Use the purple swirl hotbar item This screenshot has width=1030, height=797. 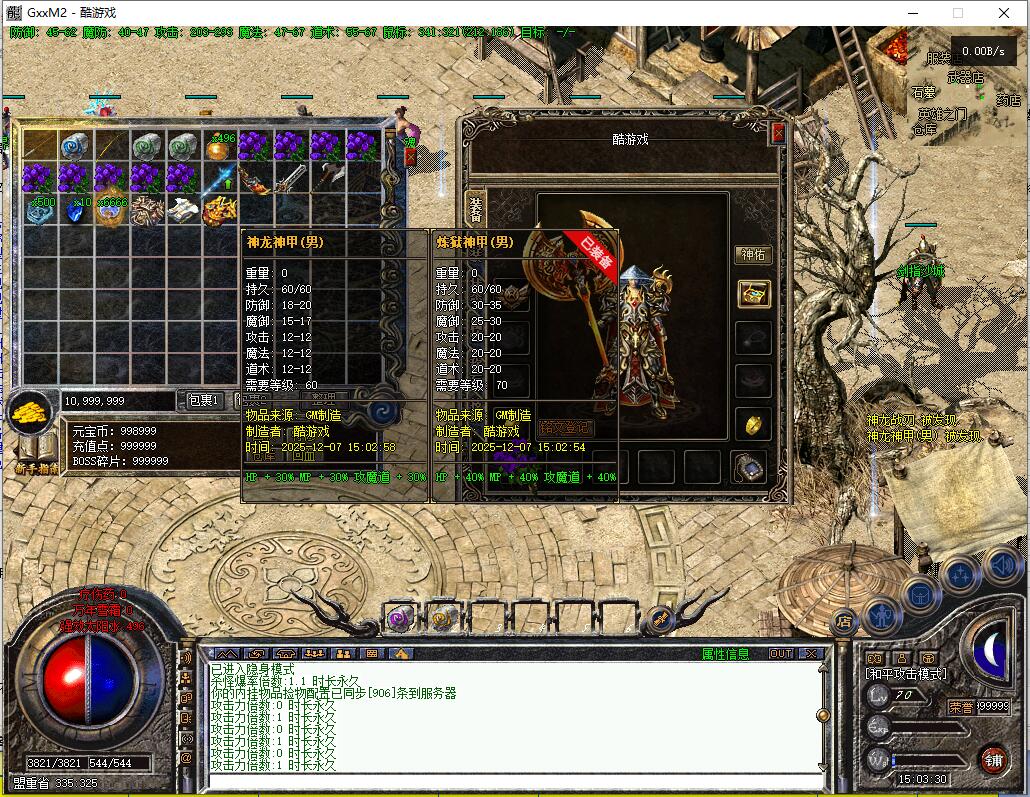pyautogui.click(x=400, y=619)
